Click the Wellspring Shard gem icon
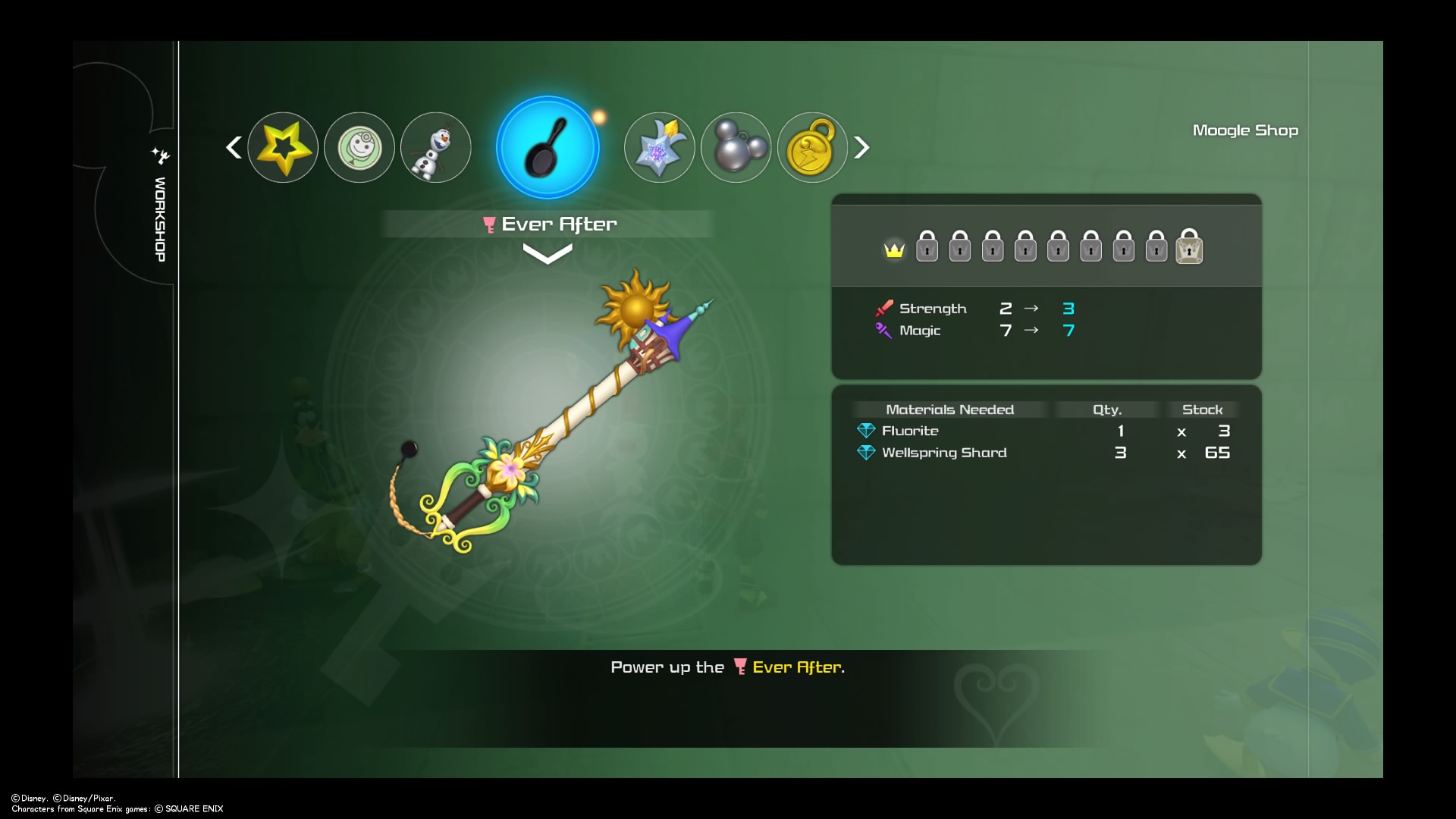 866,452
